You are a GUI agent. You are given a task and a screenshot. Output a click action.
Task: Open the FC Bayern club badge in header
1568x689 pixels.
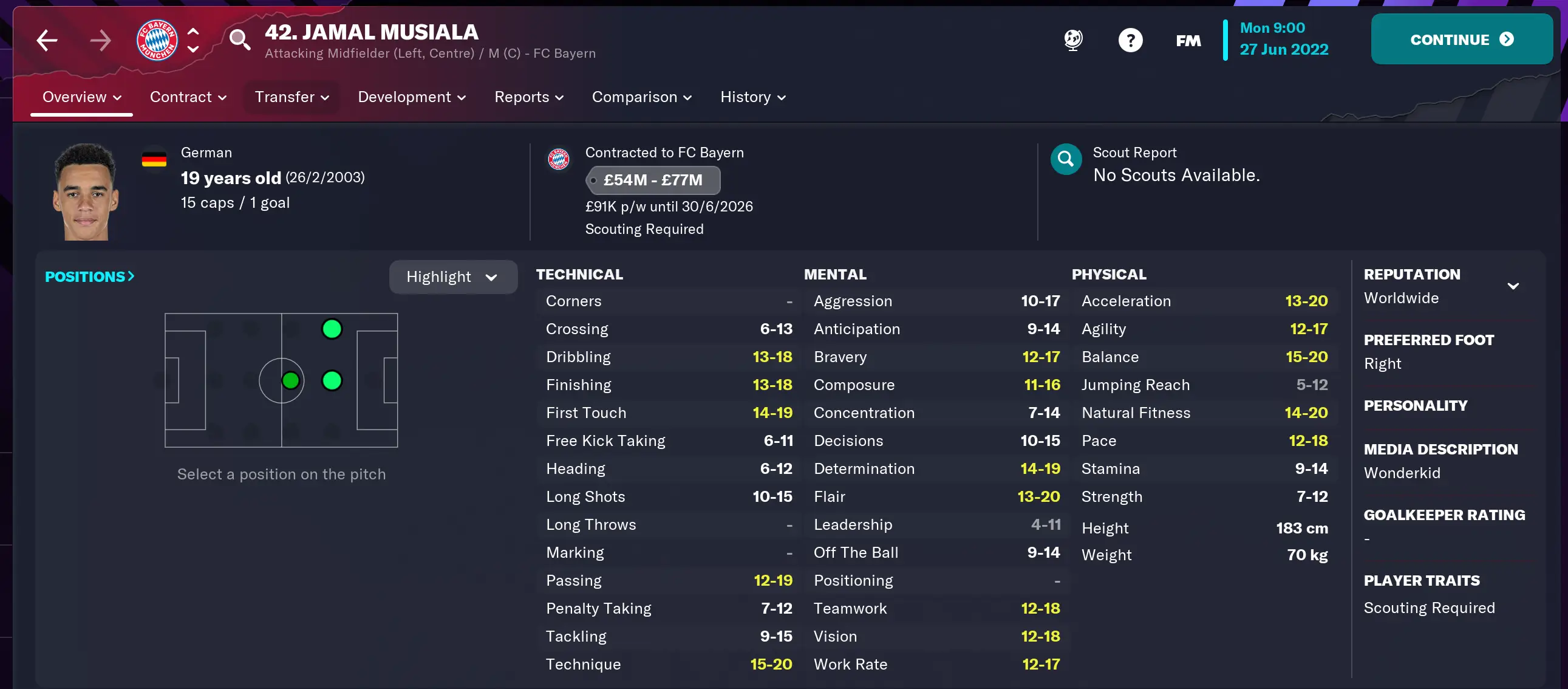coord(156,39)
